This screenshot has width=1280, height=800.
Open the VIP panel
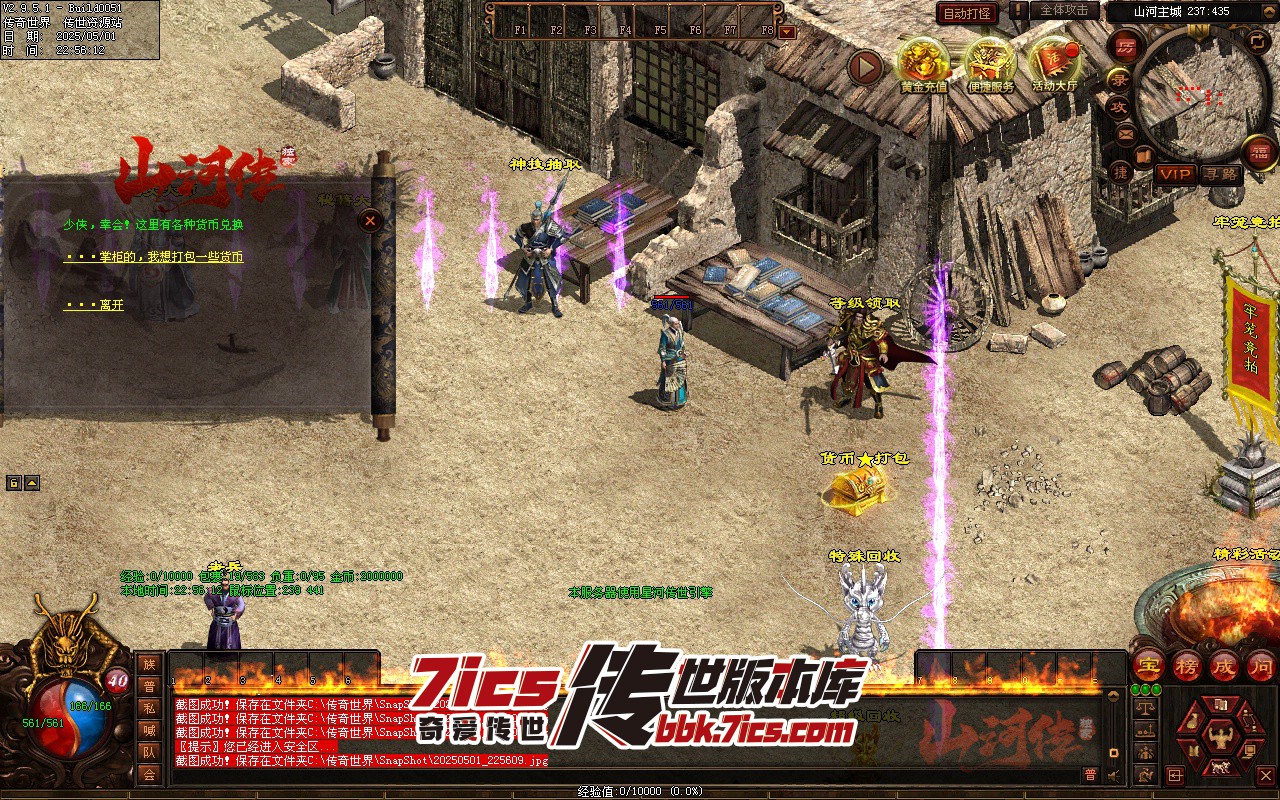[1175, 174]
